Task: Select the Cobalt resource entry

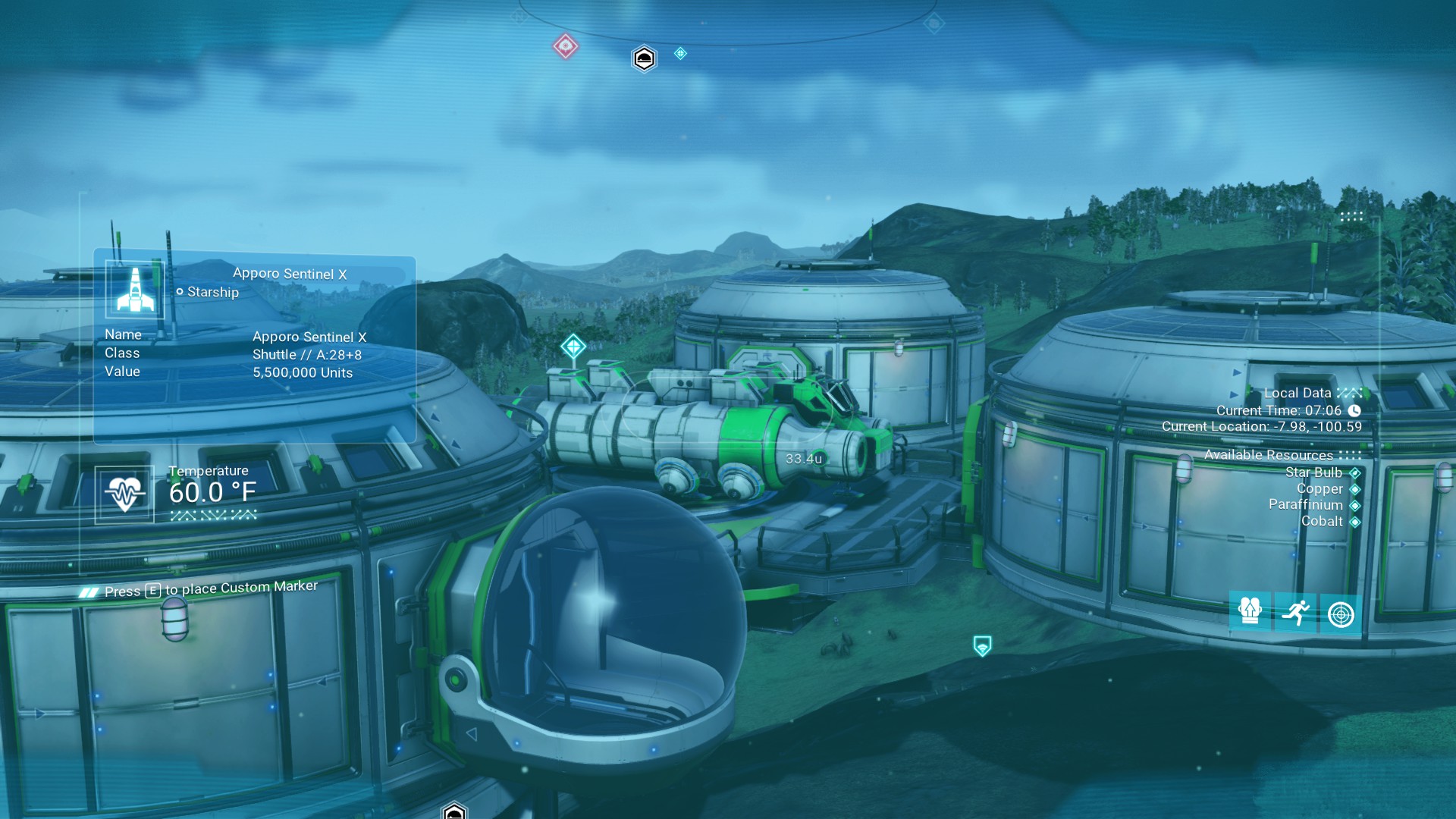Action: (x=1322, y=521)
